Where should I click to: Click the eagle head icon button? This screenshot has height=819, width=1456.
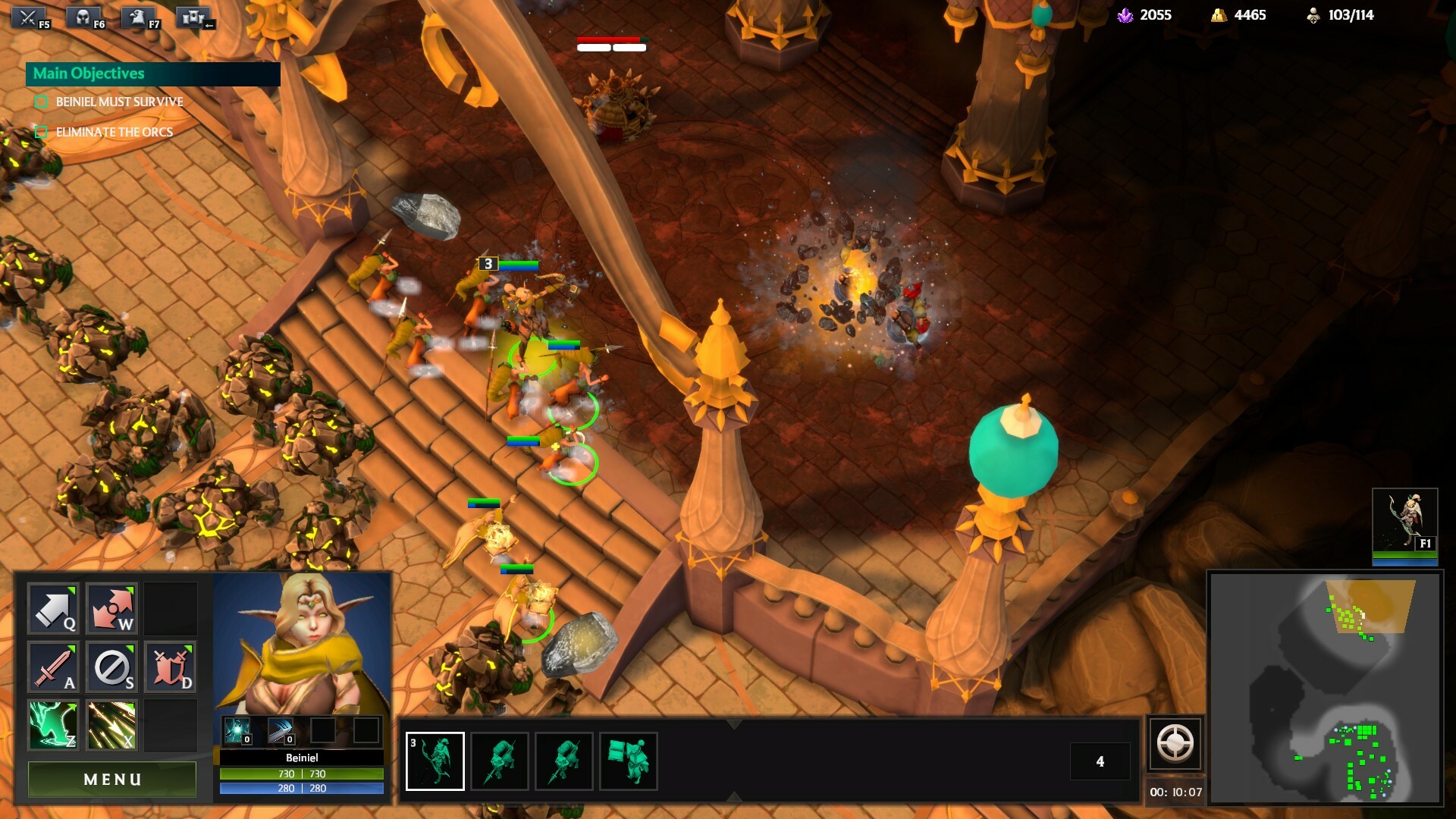pyautogui.click(x=140, y=17)
